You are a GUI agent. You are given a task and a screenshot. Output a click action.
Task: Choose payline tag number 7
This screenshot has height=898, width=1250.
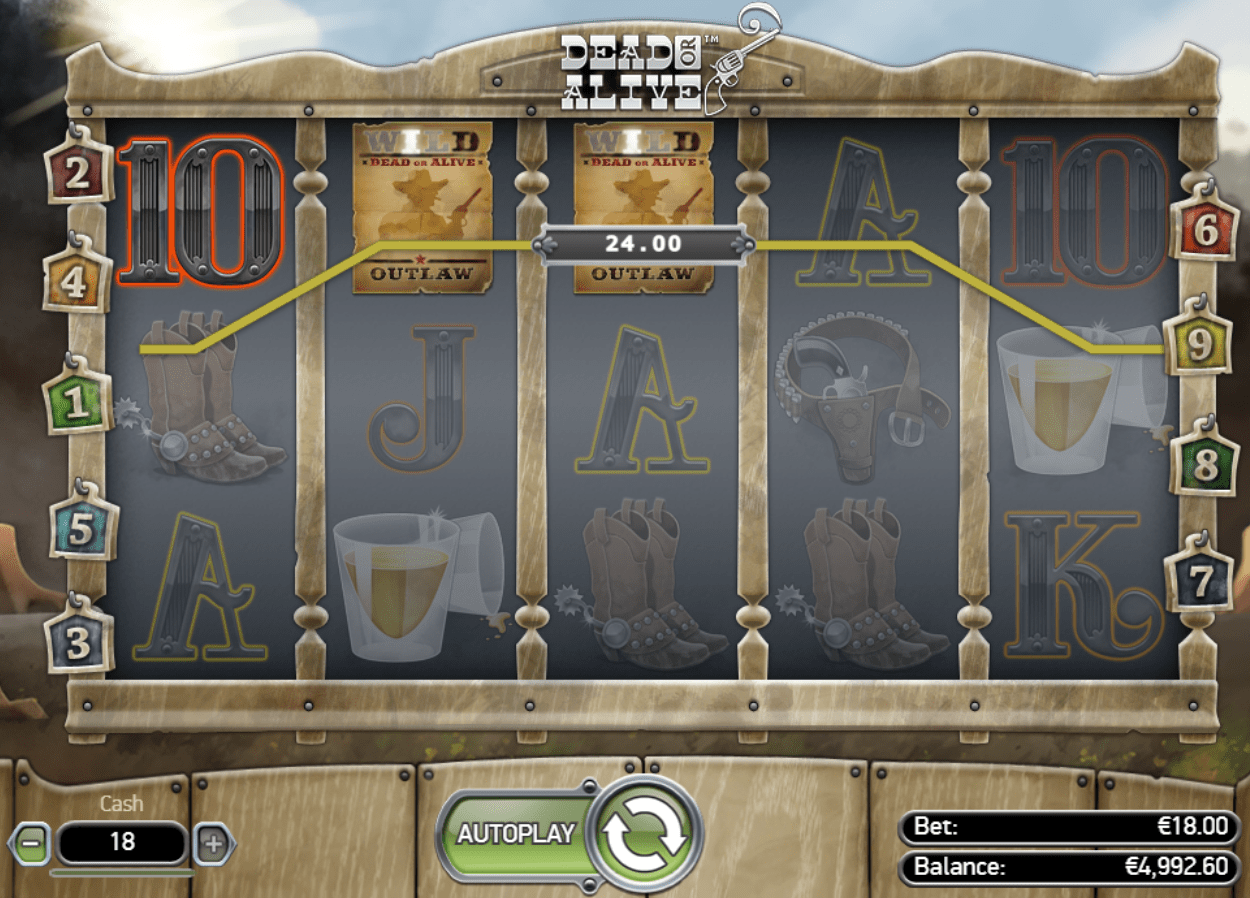click(x=1200, y=580)
